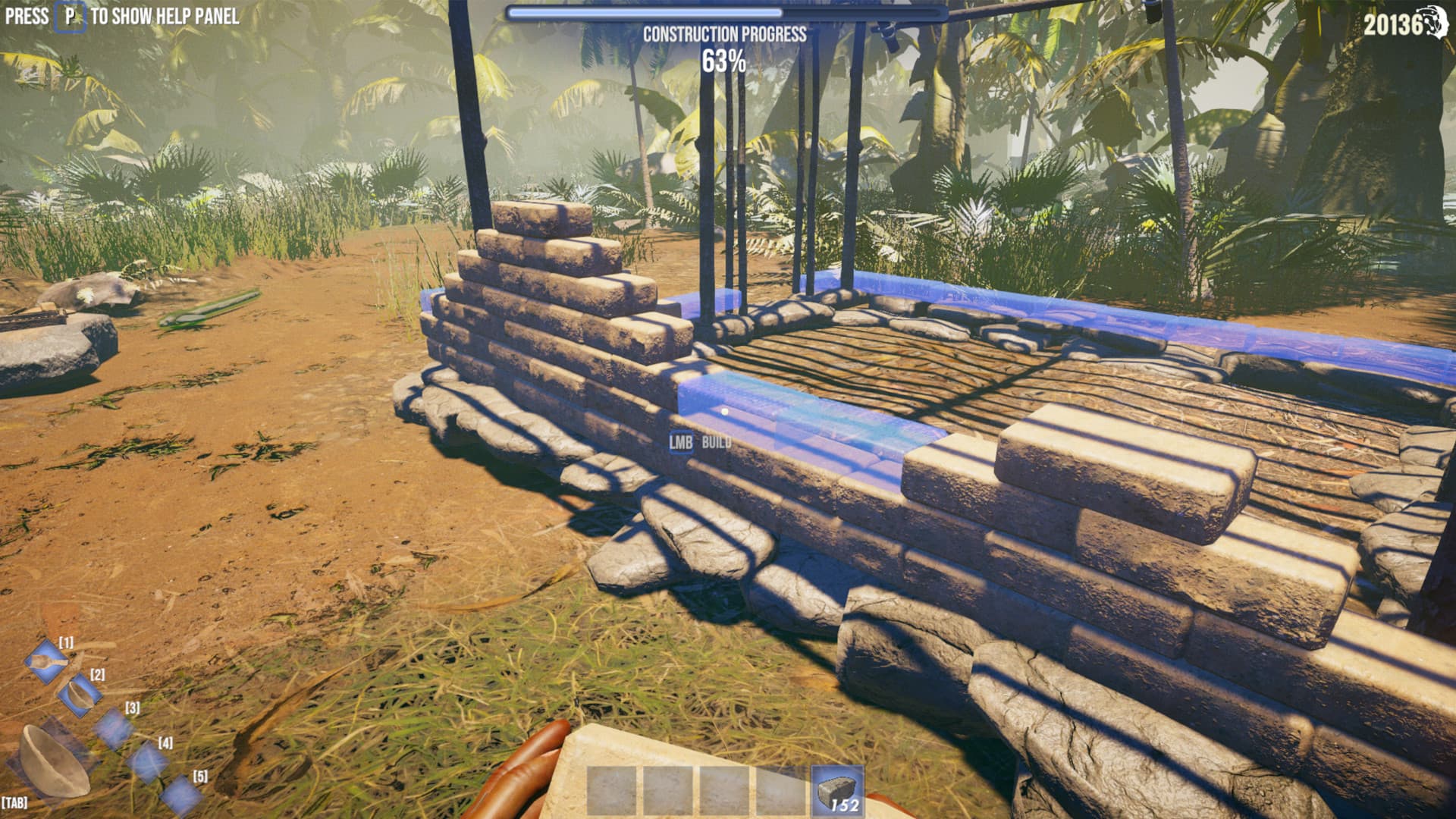Image resolution: width=1456 pixels, height=819 pixels.
Task: Click the first empty inventory slot at bottom
Action: [x=613, y=790]
